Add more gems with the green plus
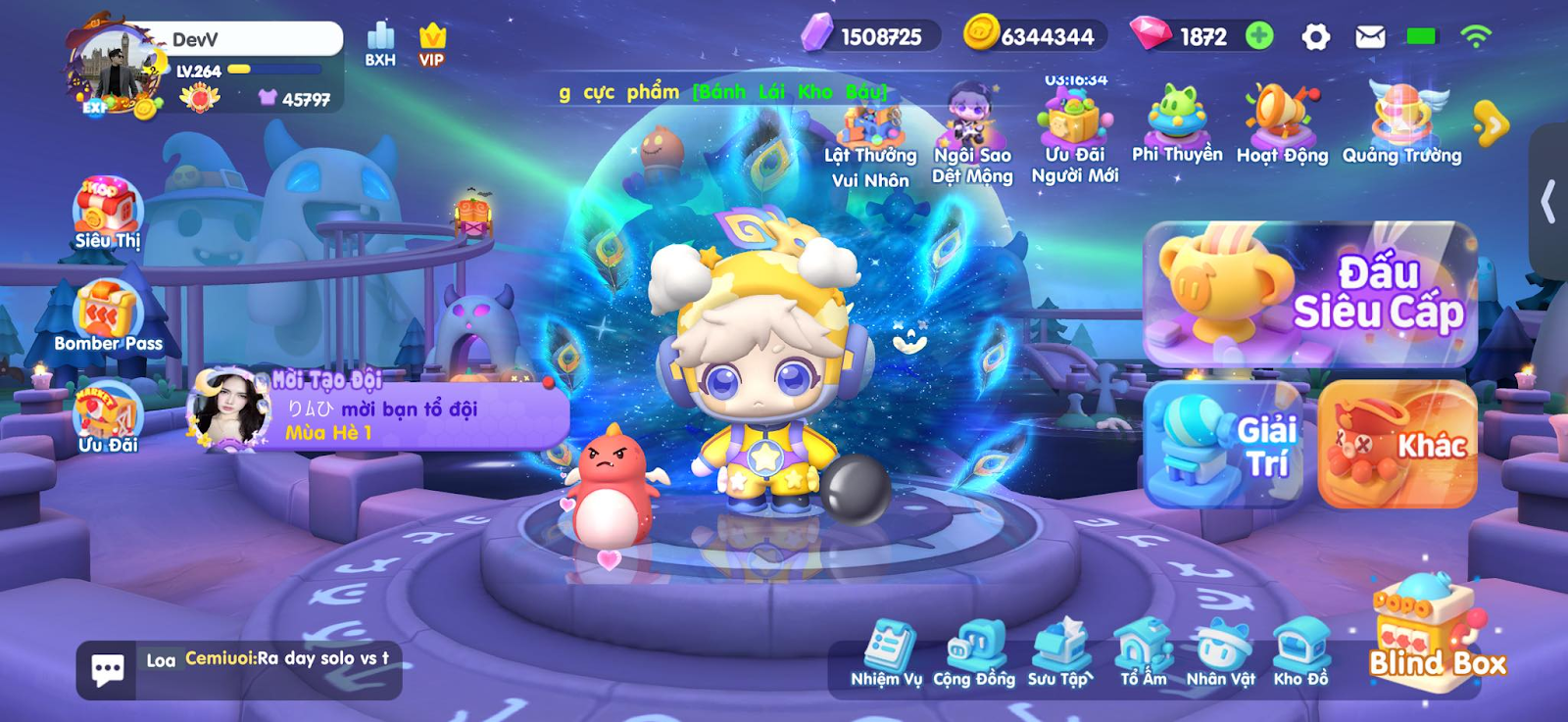Viewport: 1568px width, 722px height. (x=1259, y=36)
